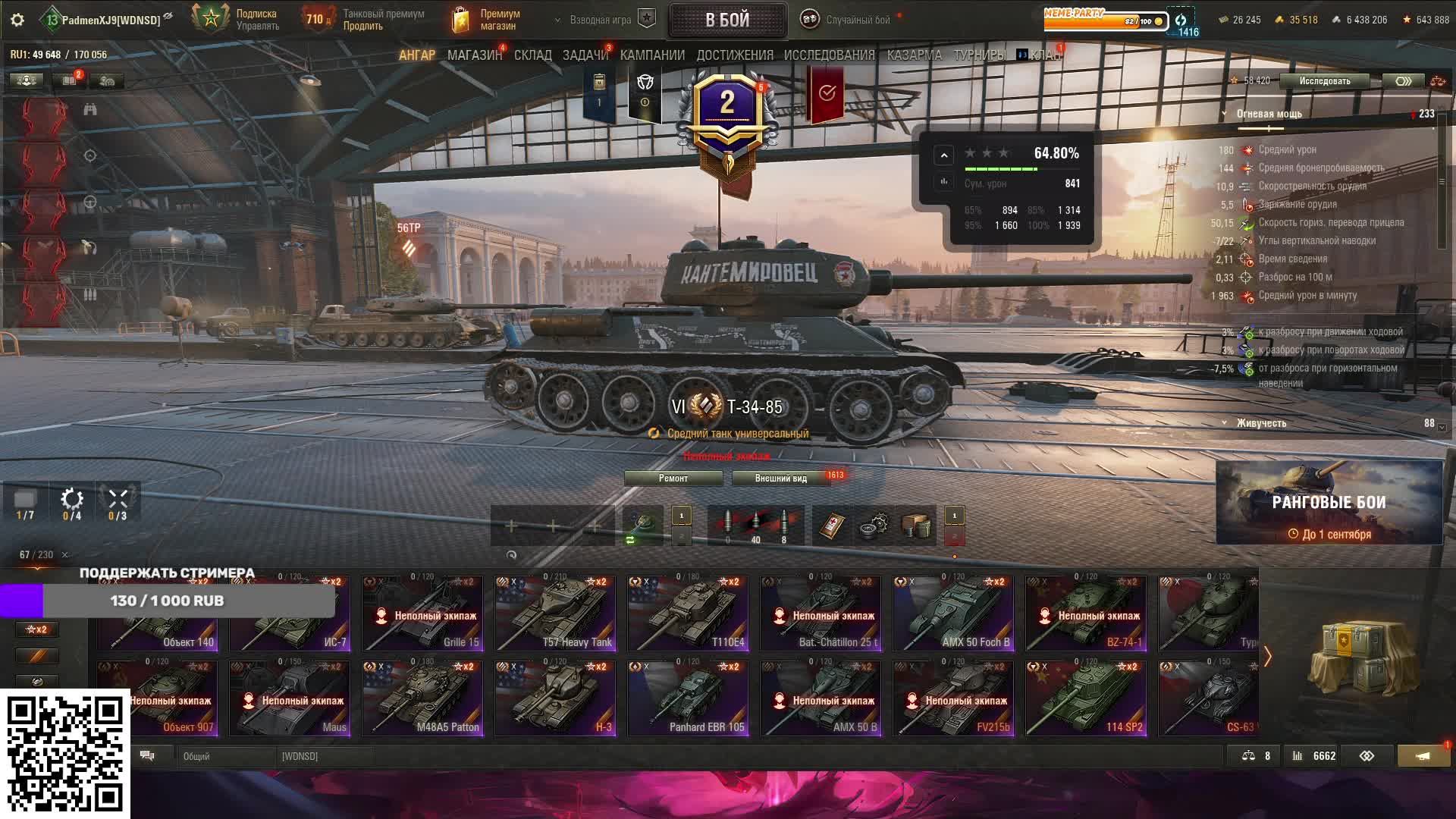Start the battle with В БОЙ button
Screen dimensions: 1456x819
726,20
